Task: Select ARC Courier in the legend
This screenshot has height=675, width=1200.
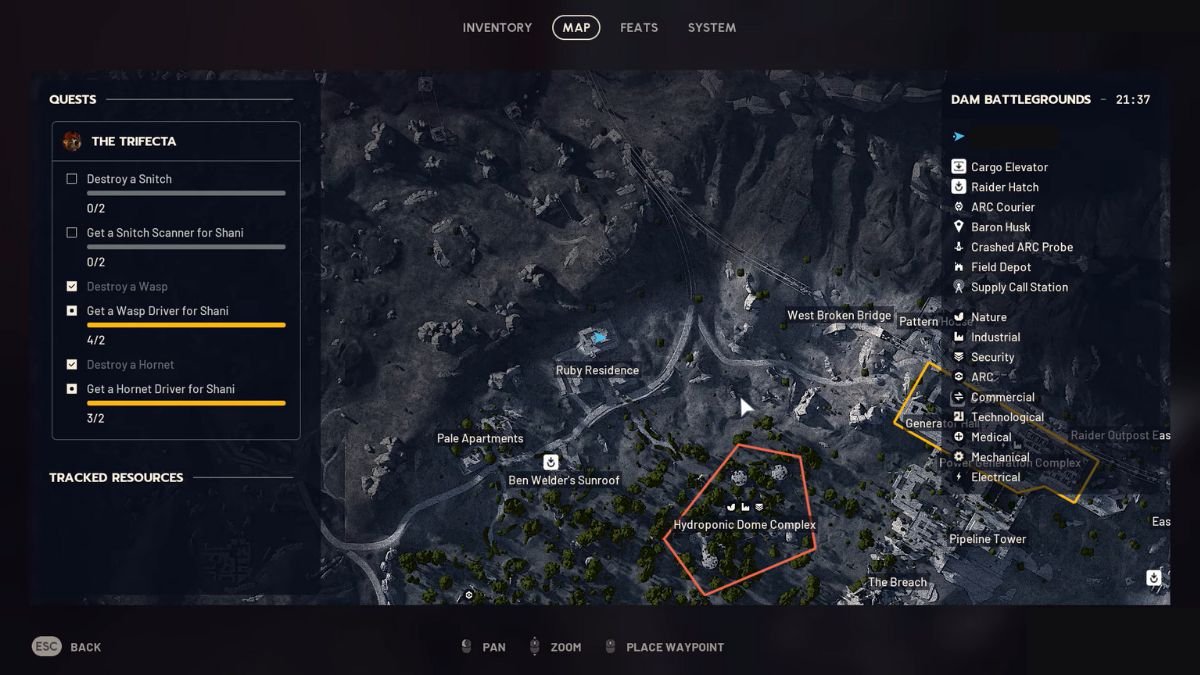Action: (x=1002, y=207)
